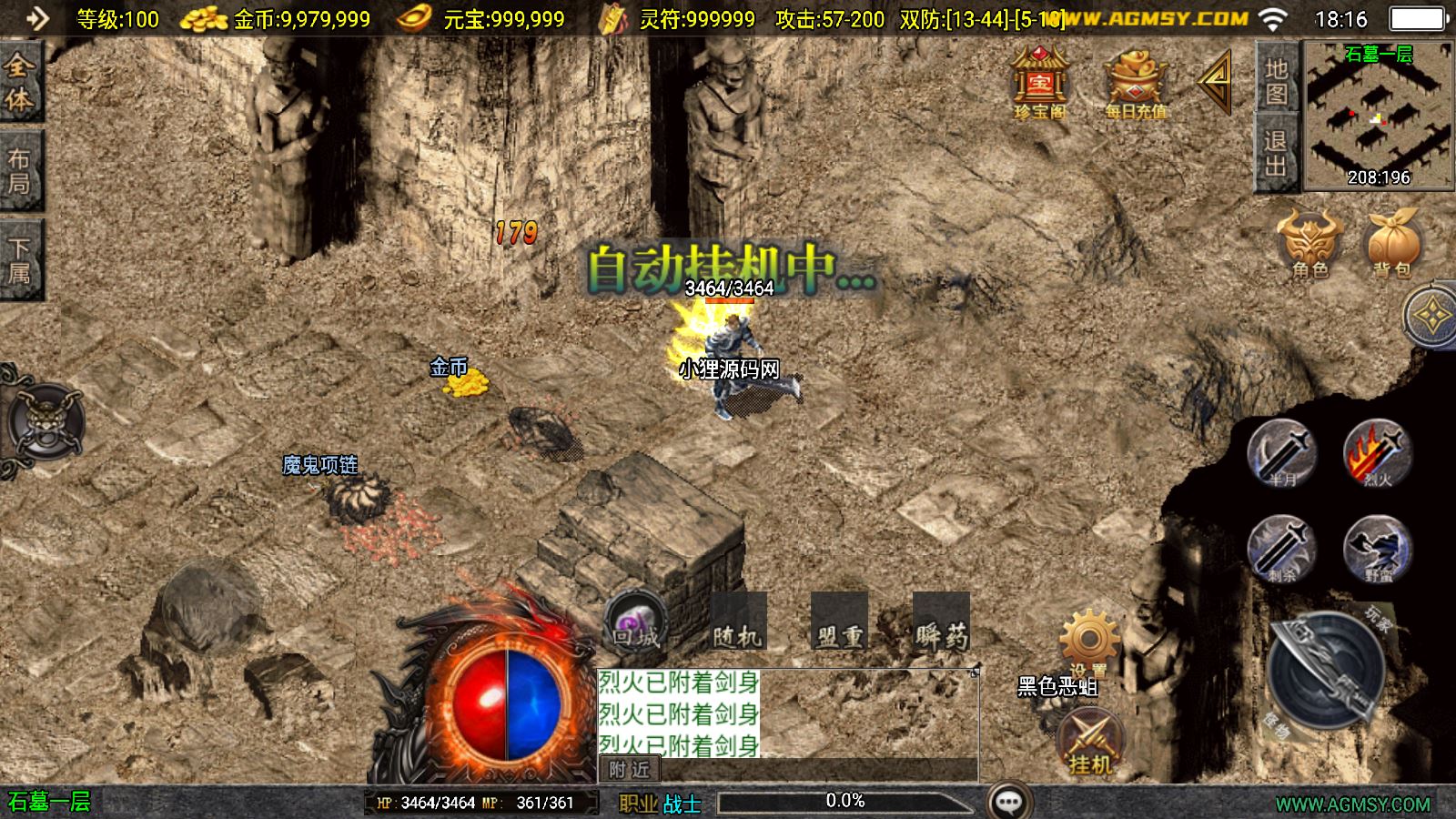Use the 野蛮 charge skill
Viewport: 1456px width, 819px height.
coord(1378,549)
